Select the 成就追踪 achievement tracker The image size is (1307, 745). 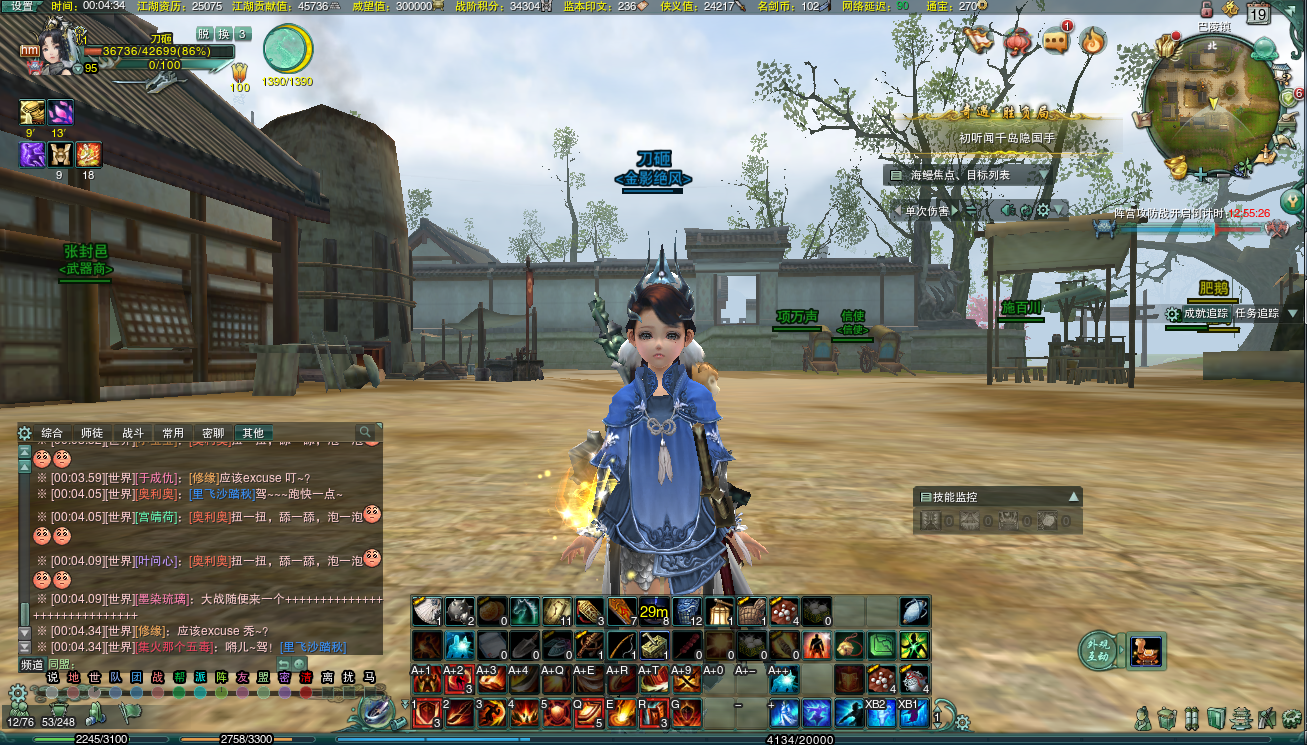point(1205,313)
